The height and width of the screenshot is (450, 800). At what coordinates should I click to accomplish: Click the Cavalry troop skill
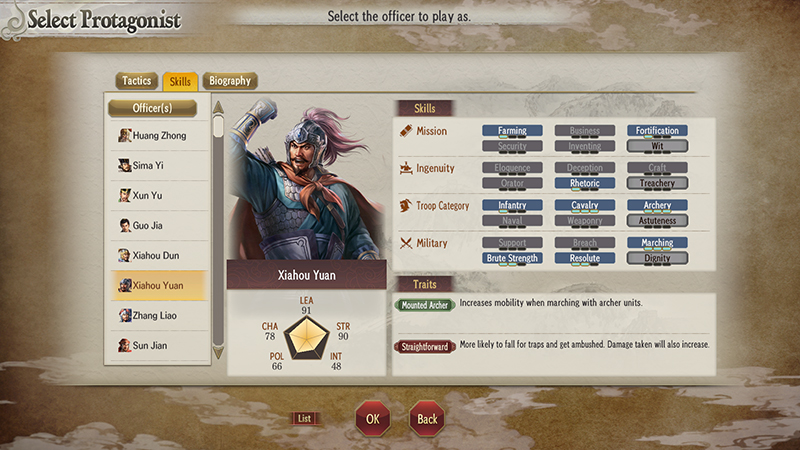point(585,206)
